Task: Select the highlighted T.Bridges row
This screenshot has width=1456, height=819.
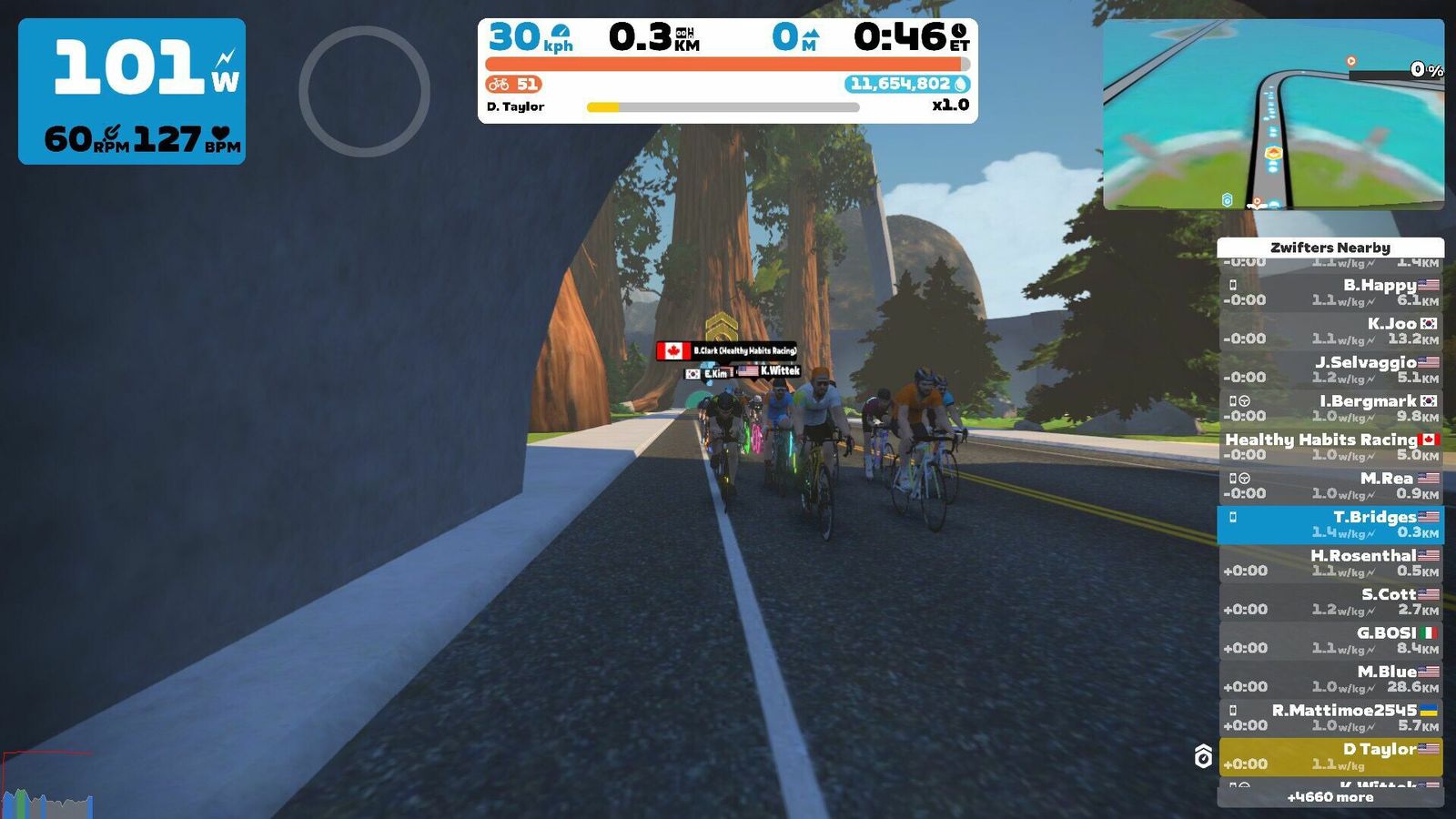Action: [1330, 524]
